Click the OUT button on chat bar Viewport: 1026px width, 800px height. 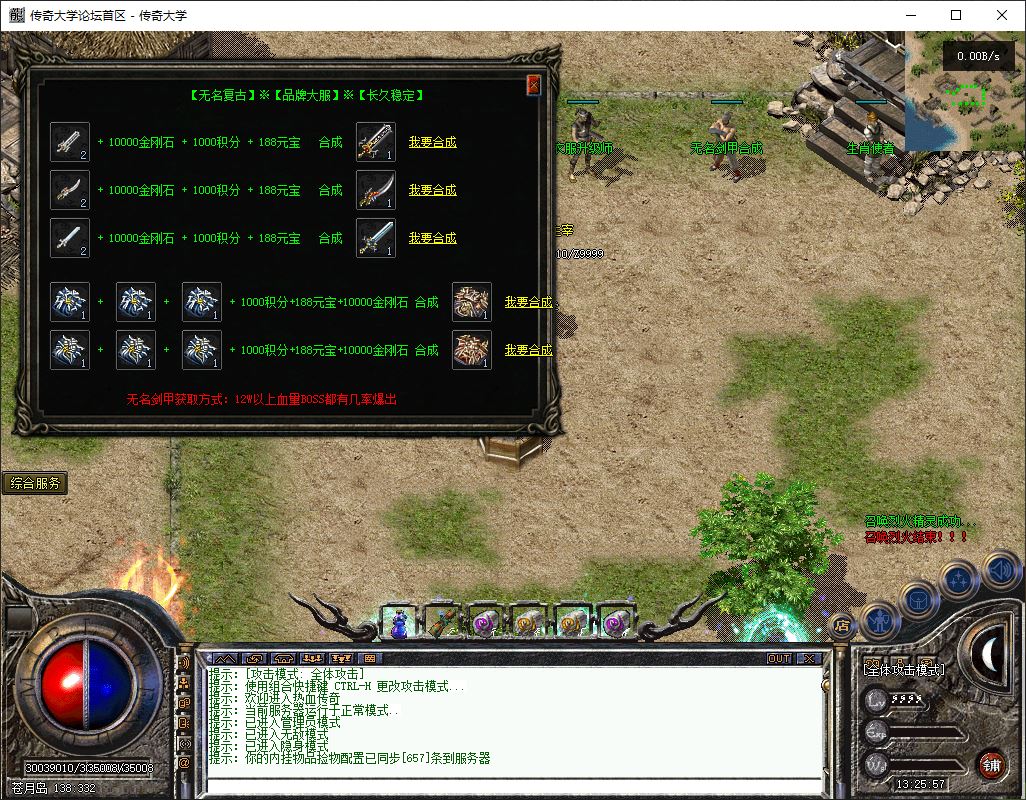point(778,659)
